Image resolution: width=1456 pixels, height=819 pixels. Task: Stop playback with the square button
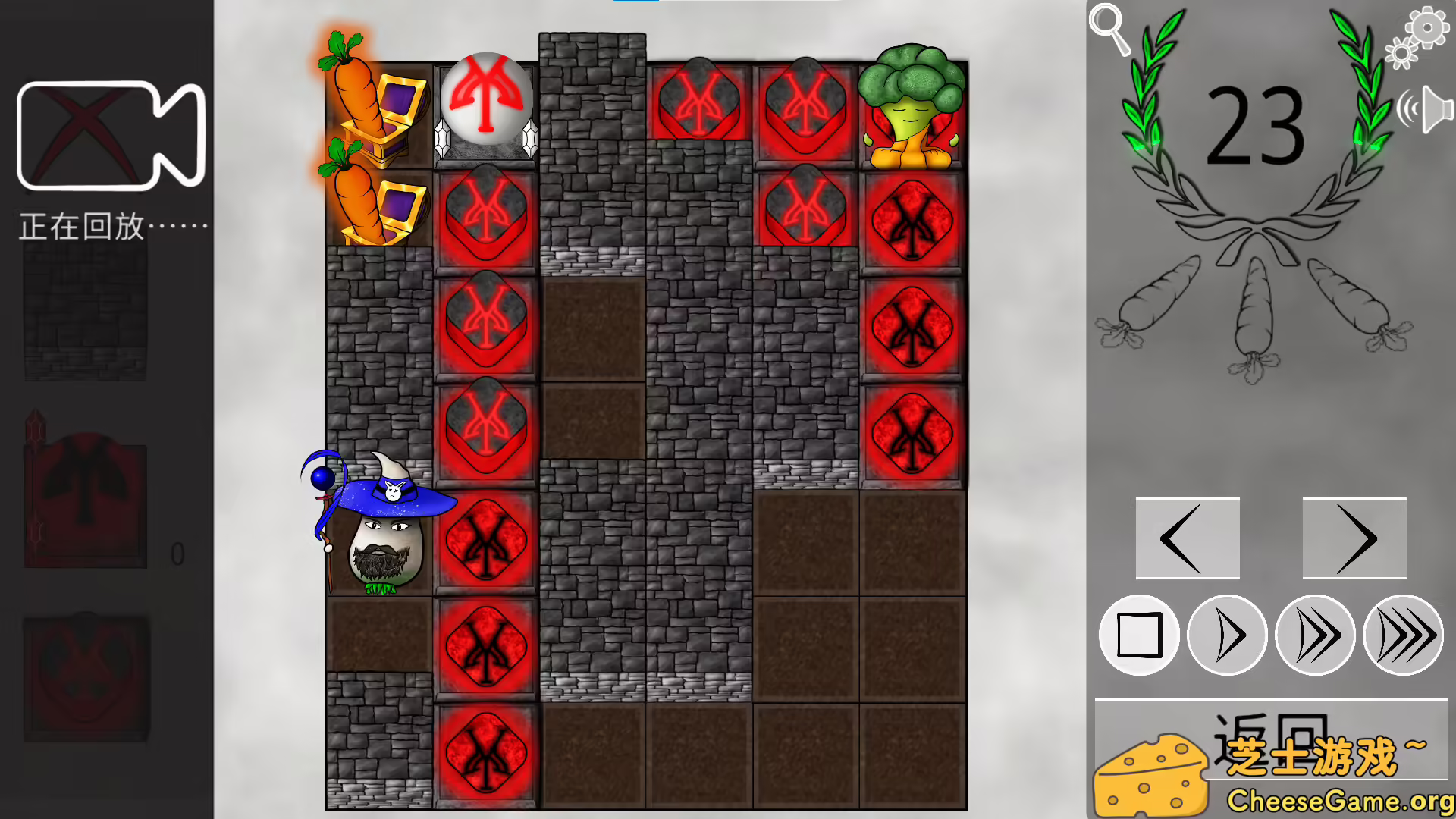[x=1139, y=635]
